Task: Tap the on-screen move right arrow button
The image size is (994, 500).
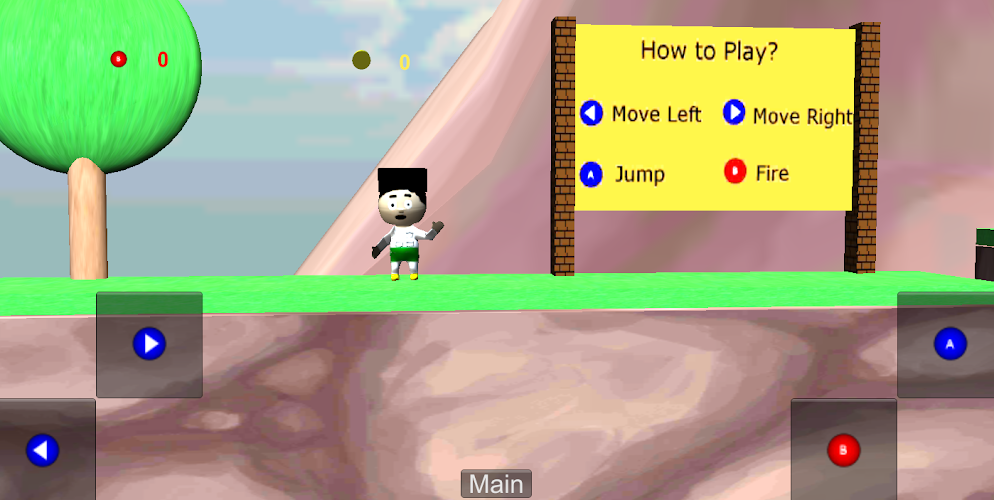Action: pos(149,345)
